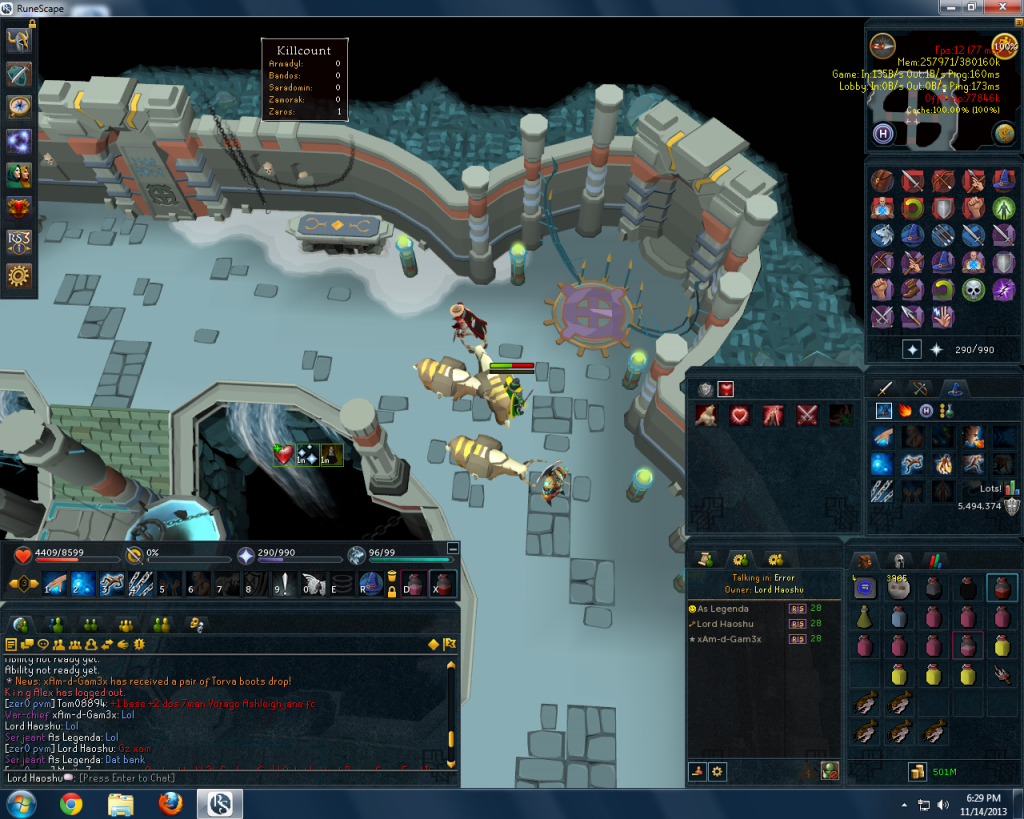Click the compass on the minimap

pyautogui.click(x=882, y=45)
